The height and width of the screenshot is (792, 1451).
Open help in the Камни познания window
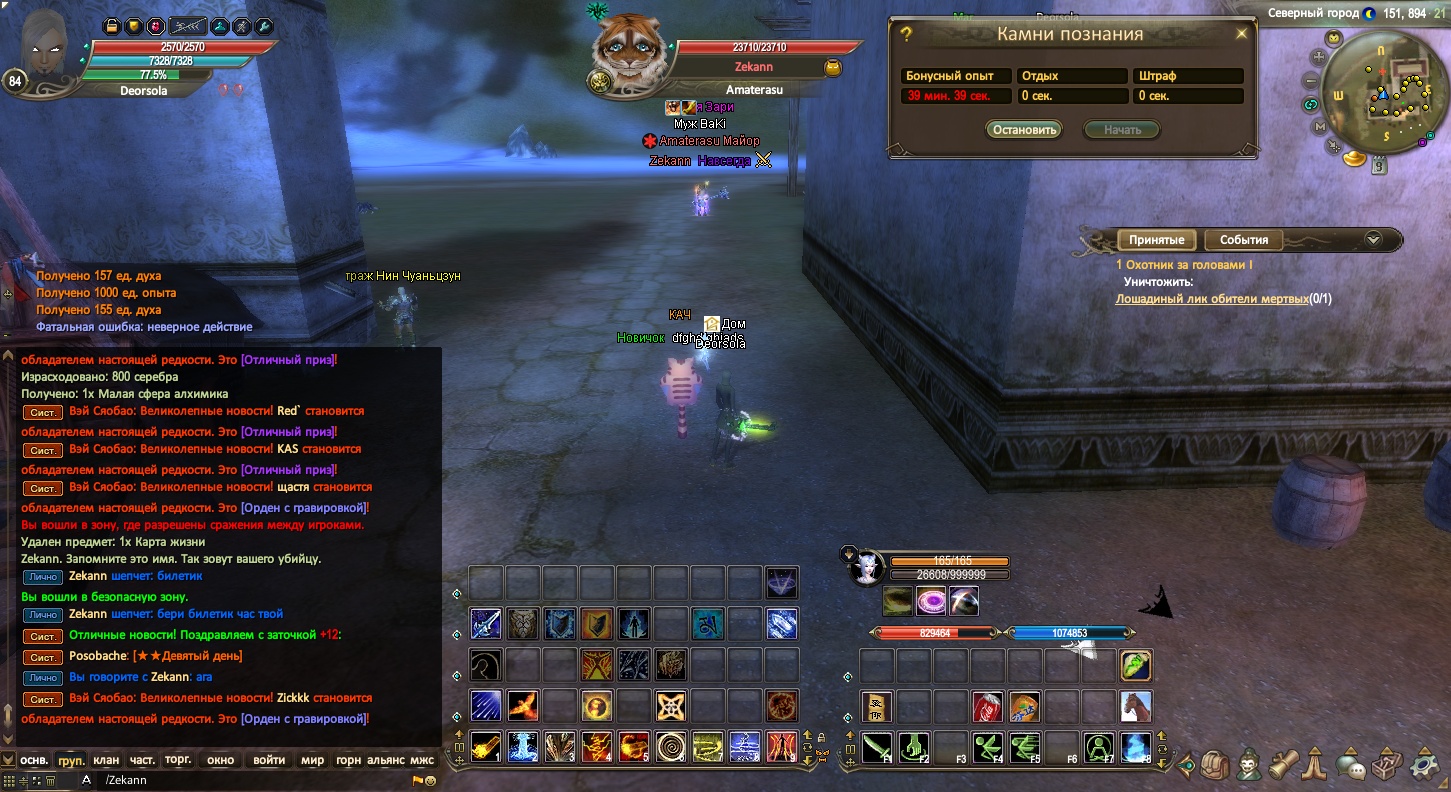(x=906, y=33)
